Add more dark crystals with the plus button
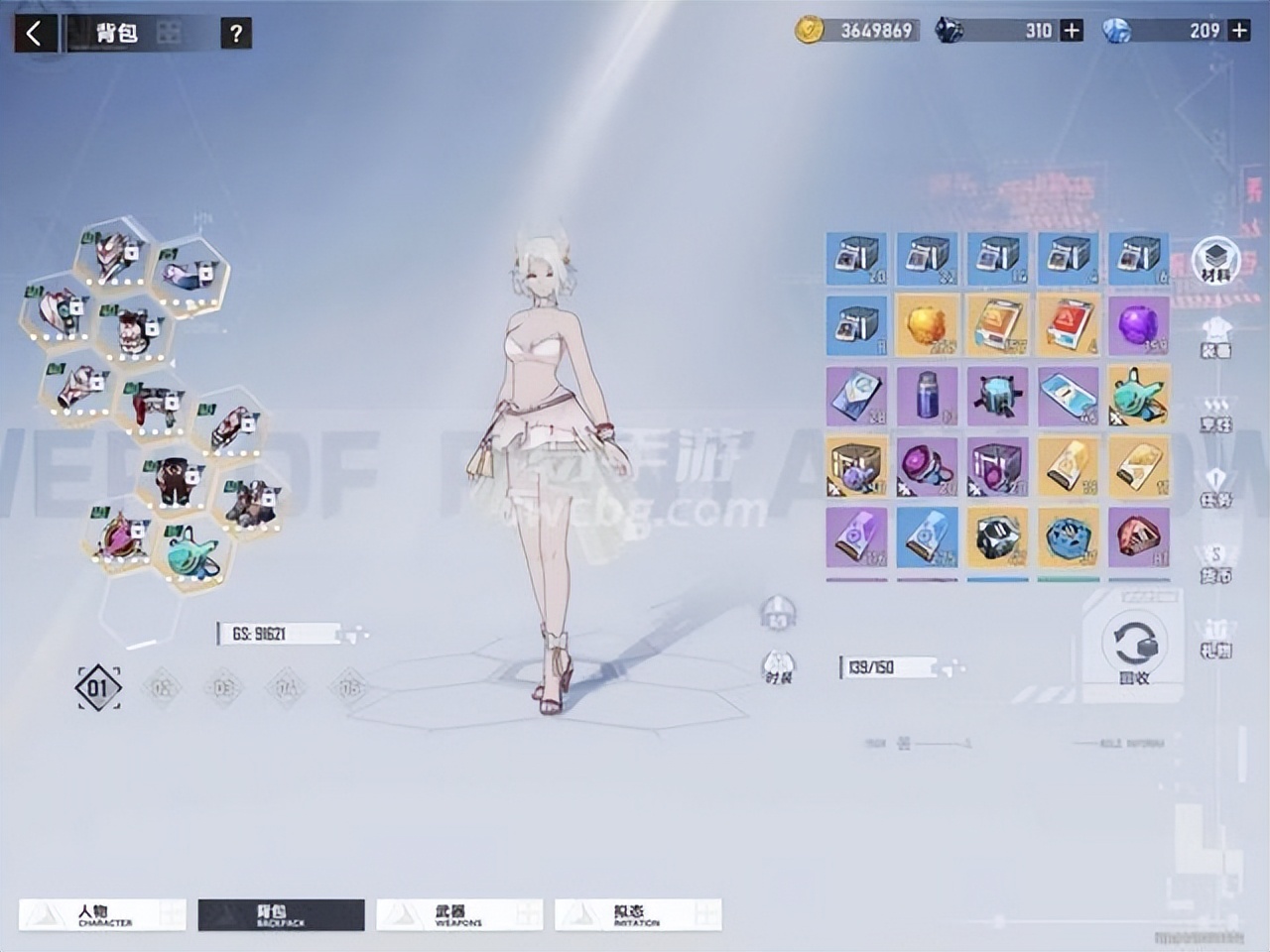The width and height of the screenshot is (1270, 952). pos(1072,31)
